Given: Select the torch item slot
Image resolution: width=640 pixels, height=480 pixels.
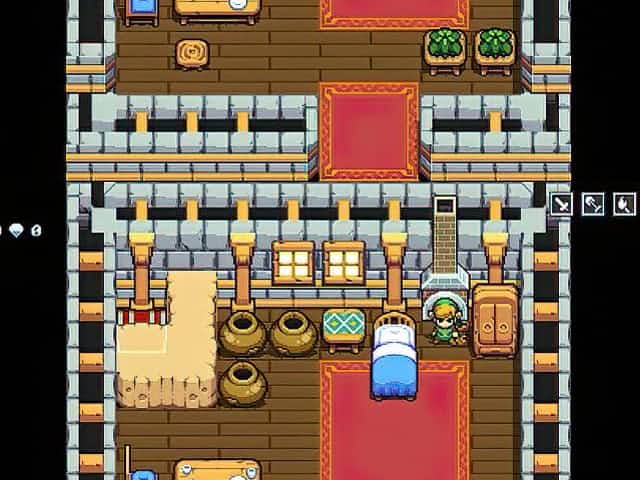Looking at the screenshot, I should pyautogui.click(x=624, y=204).
